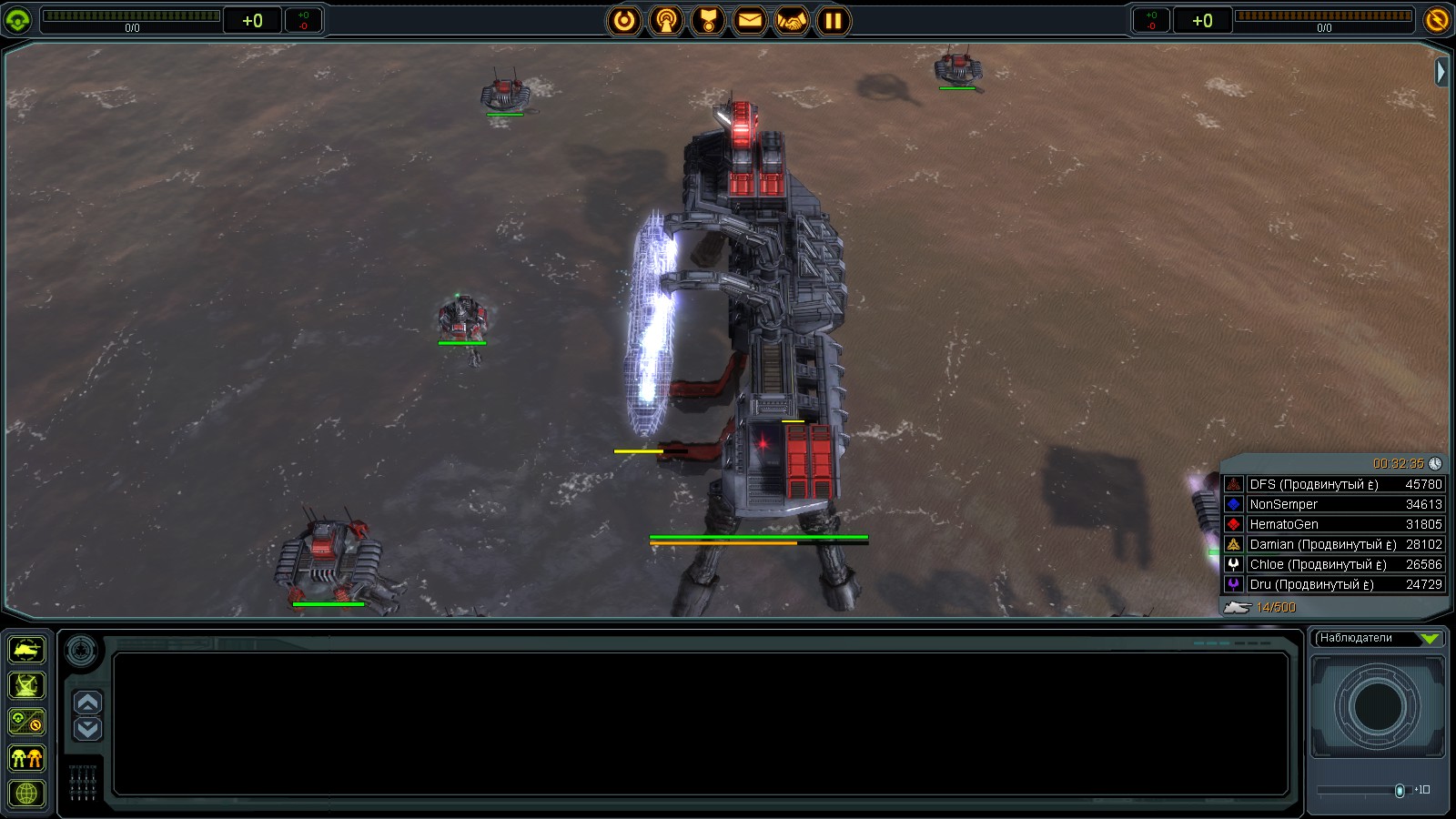Click the mail message icon
The width and height of the screenshot is (1456, 819).
coord(749,22)
